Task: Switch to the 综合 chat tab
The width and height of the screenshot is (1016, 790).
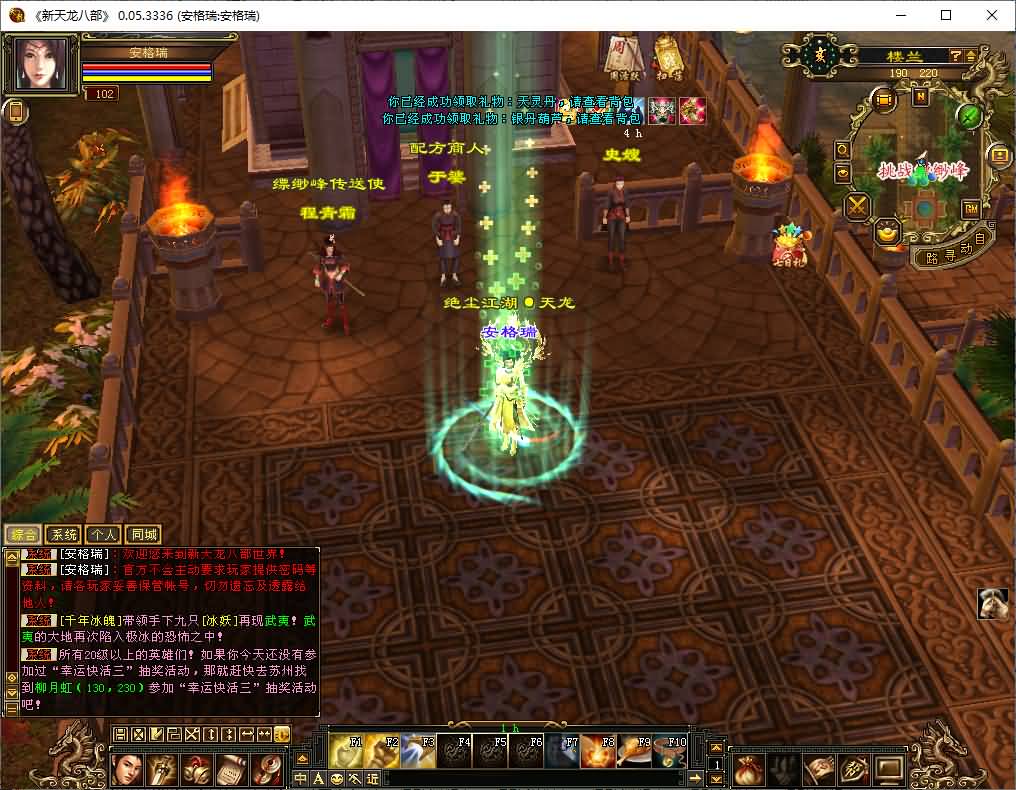Action: pyautogui.click(x=24, y=535)
